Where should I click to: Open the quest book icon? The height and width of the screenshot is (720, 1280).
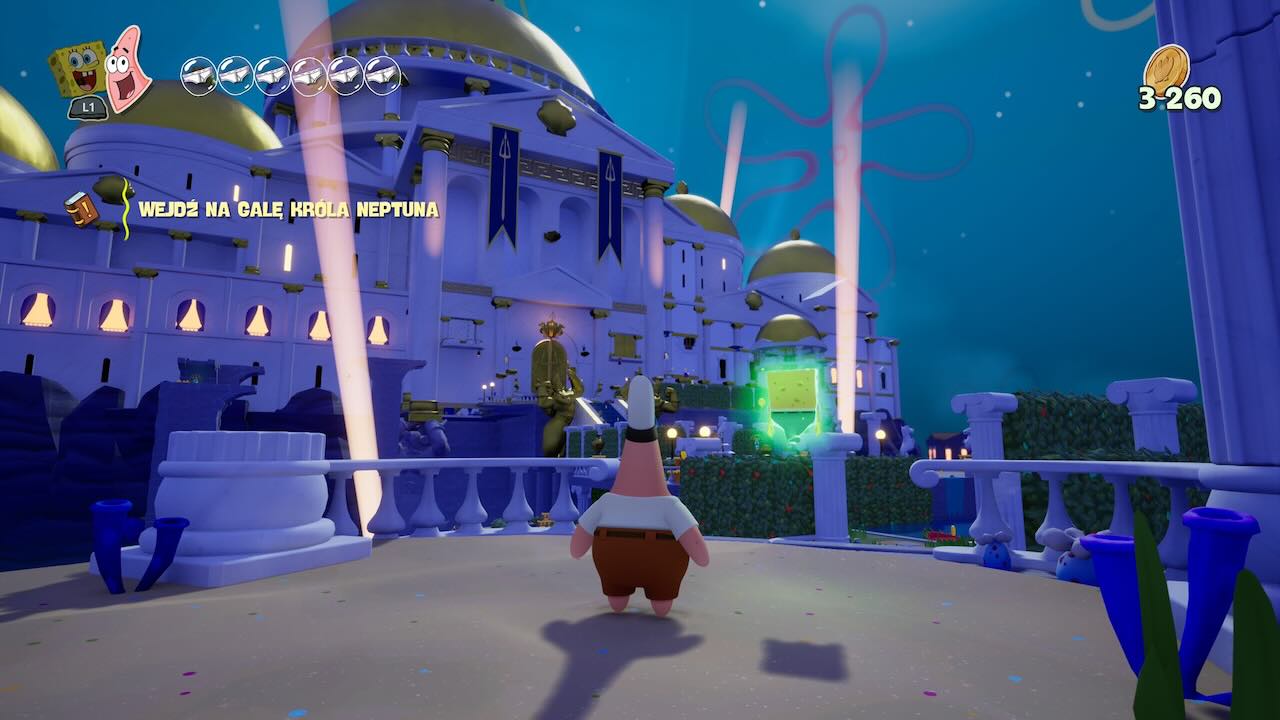point(81,208)
